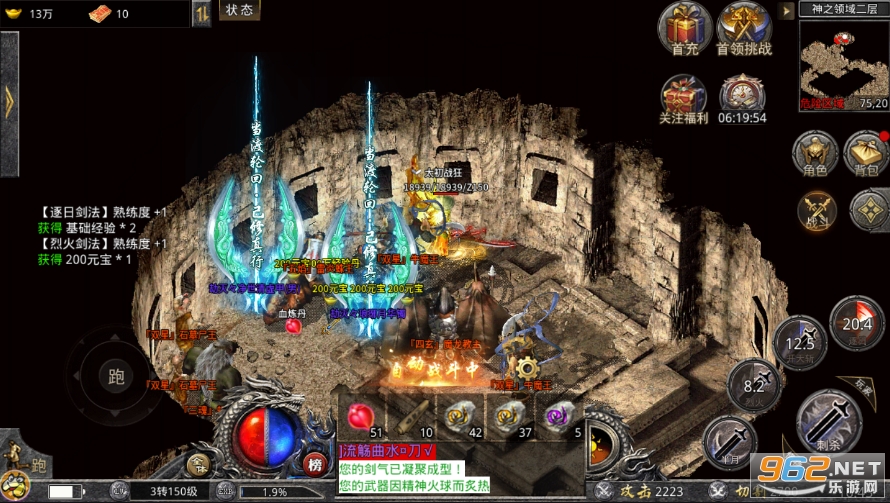Open the 角色 character panel
890x503 pixels.
[x=814, y=154]
